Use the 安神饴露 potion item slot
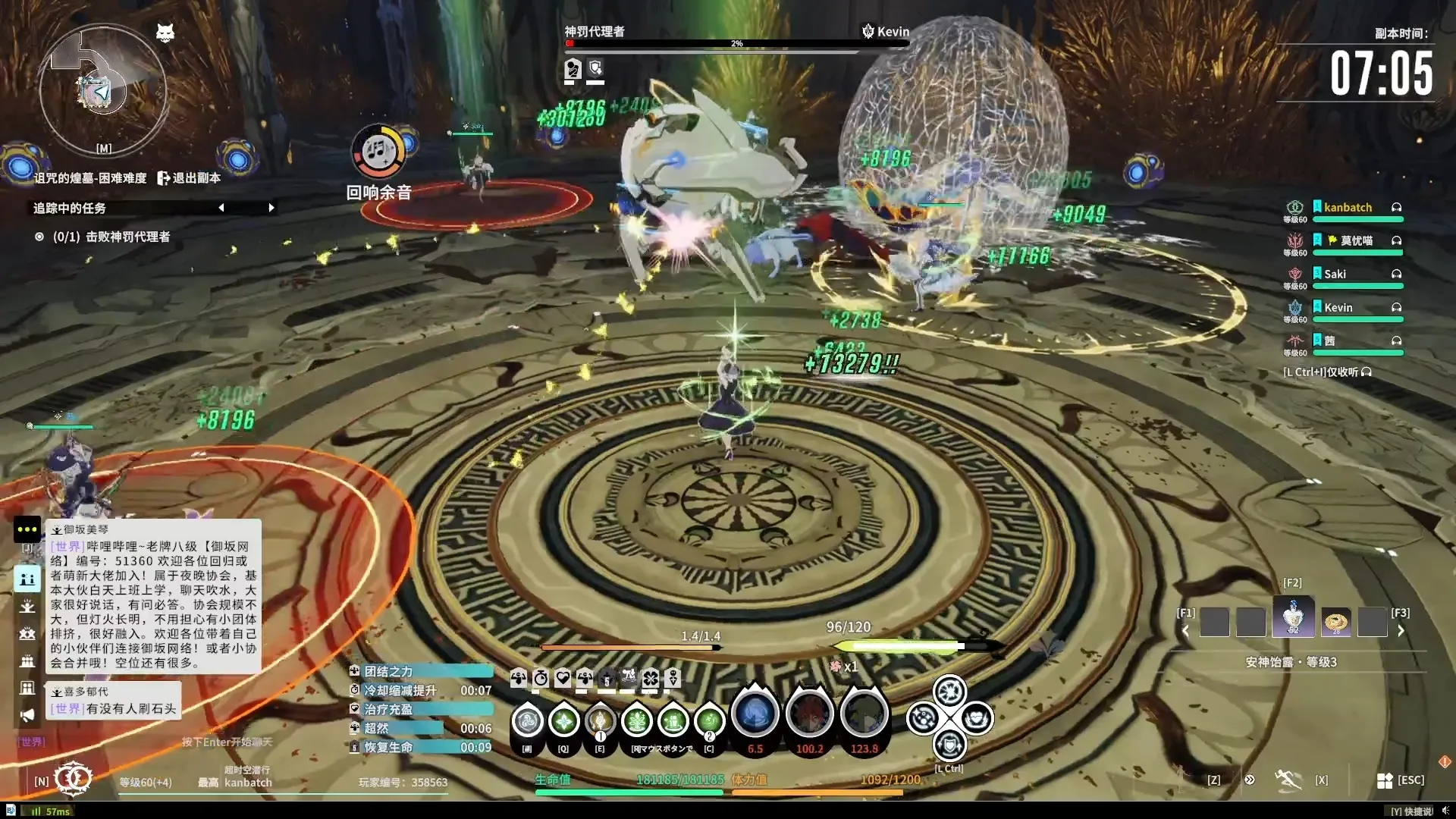Screen dimensions: 1456x819 (1293, 619)
